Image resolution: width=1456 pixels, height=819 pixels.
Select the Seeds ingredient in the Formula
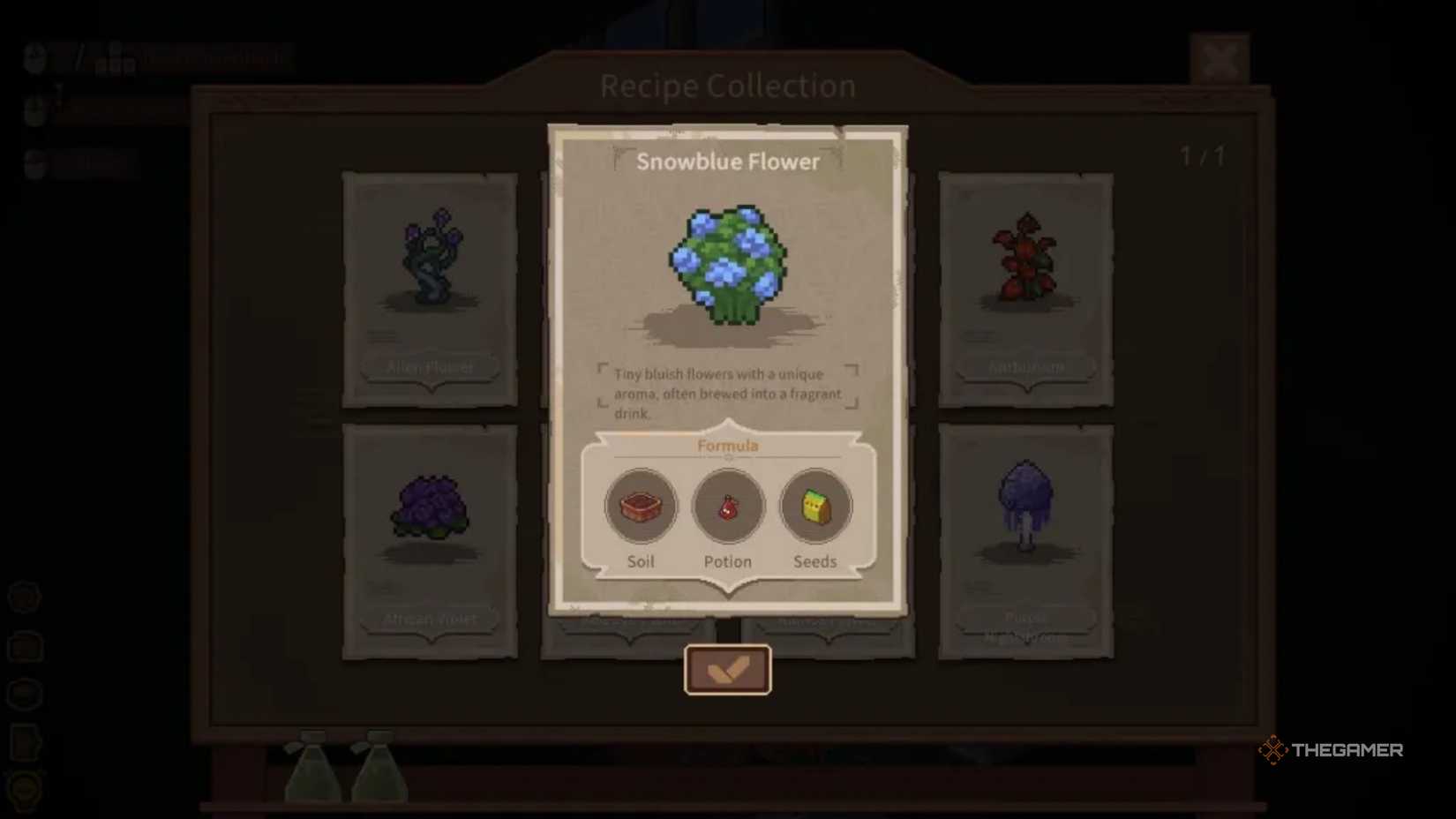coord(814,506)
